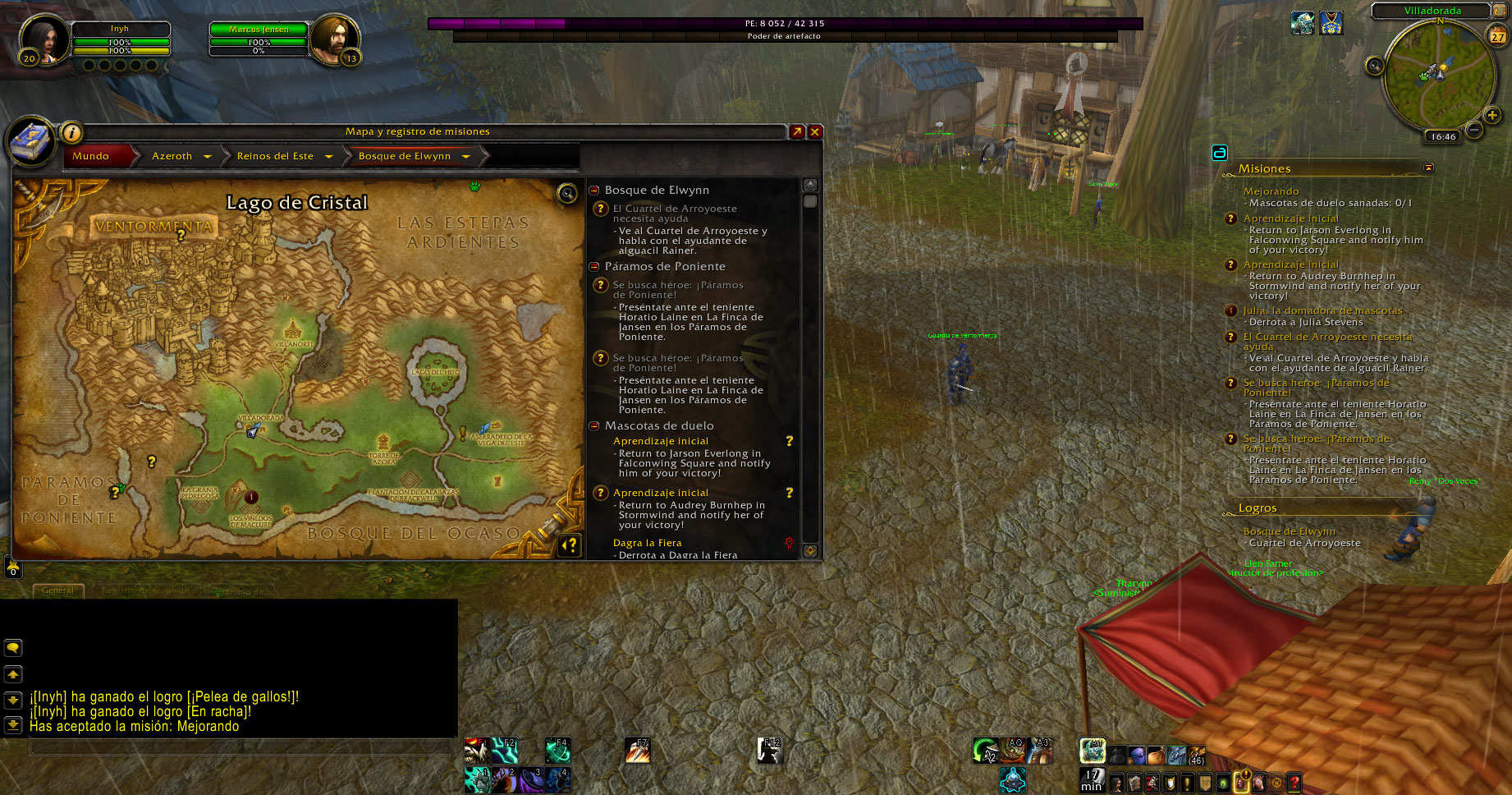This screenshot has height=795, width=1512.
Task: Open the red question mark help button
Action: point(1294,783)
